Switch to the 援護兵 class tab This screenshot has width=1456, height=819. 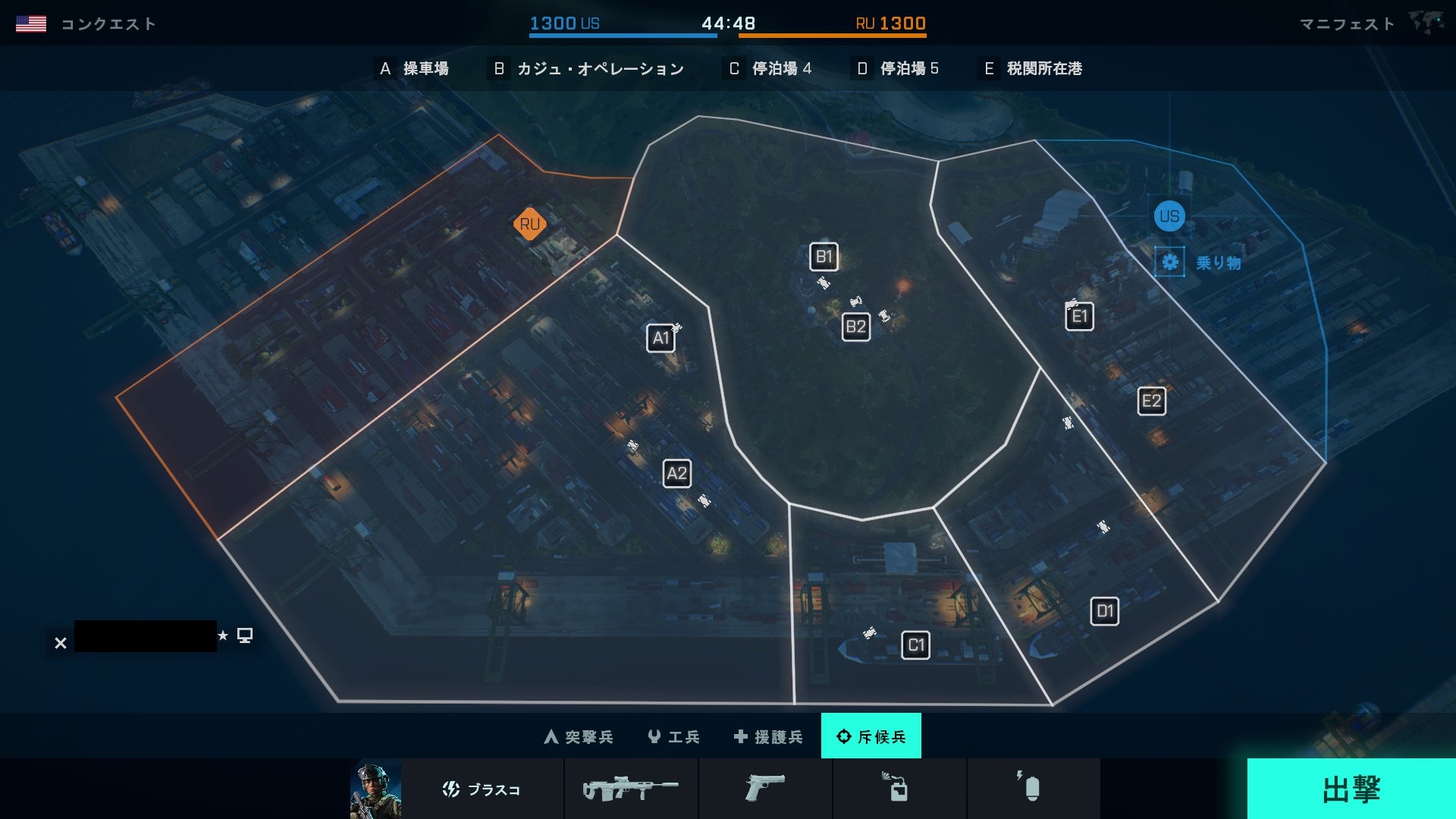click(768, 736)
